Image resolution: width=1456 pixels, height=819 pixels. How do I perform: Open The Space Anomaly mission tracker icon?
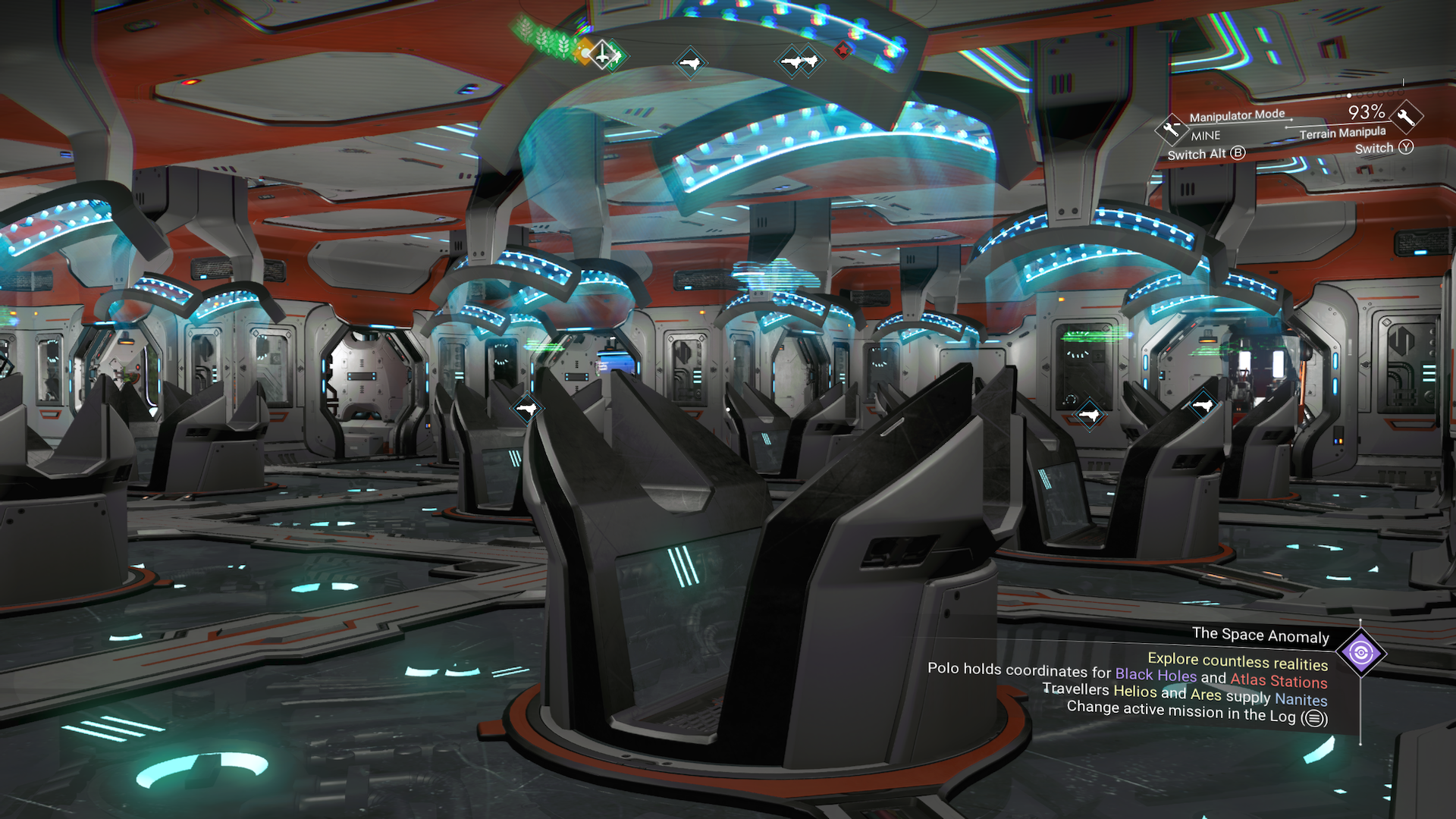pos(1360,652)
